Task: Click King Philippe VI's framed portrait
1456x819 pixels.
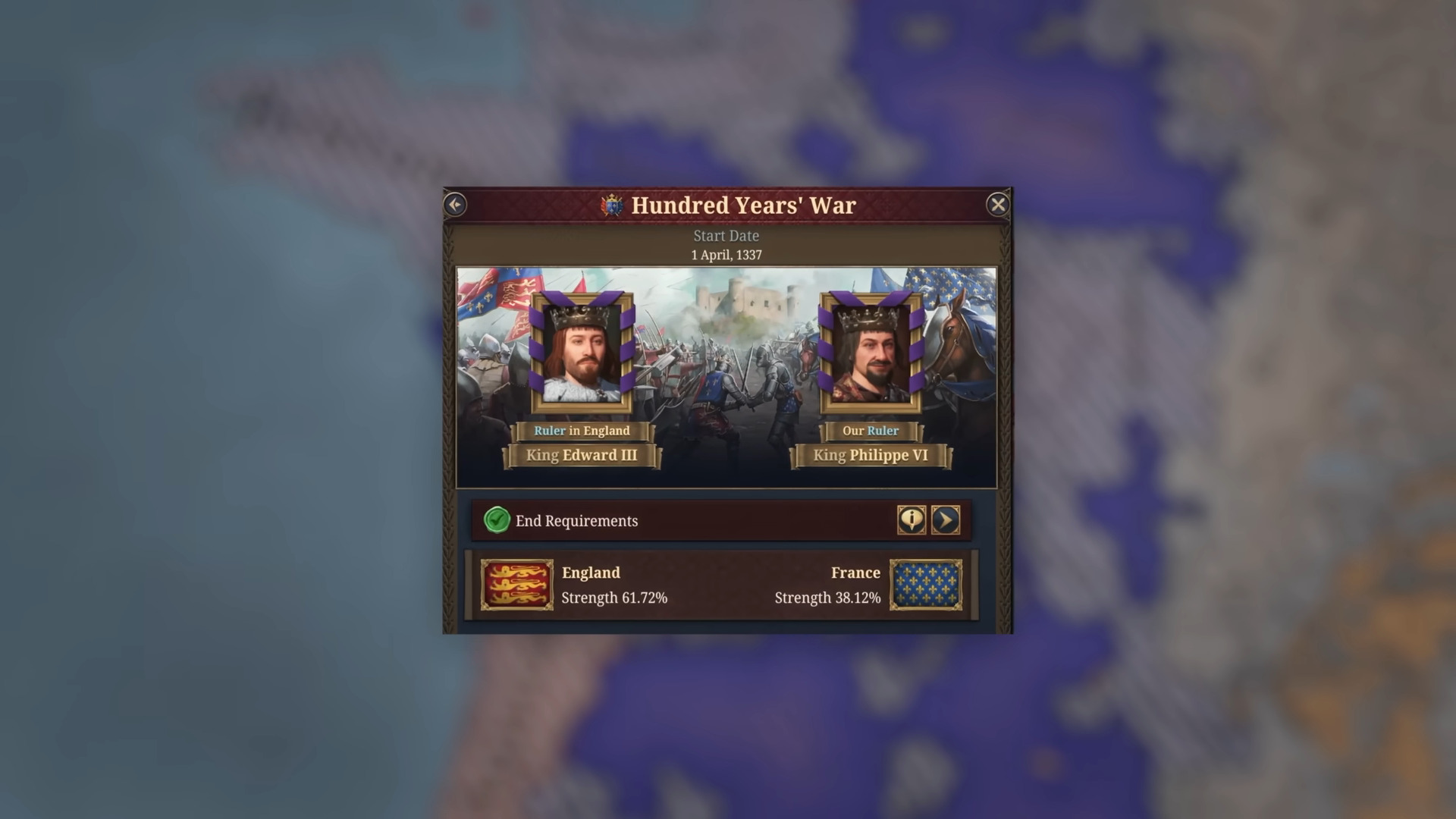Action: point(871,355)
